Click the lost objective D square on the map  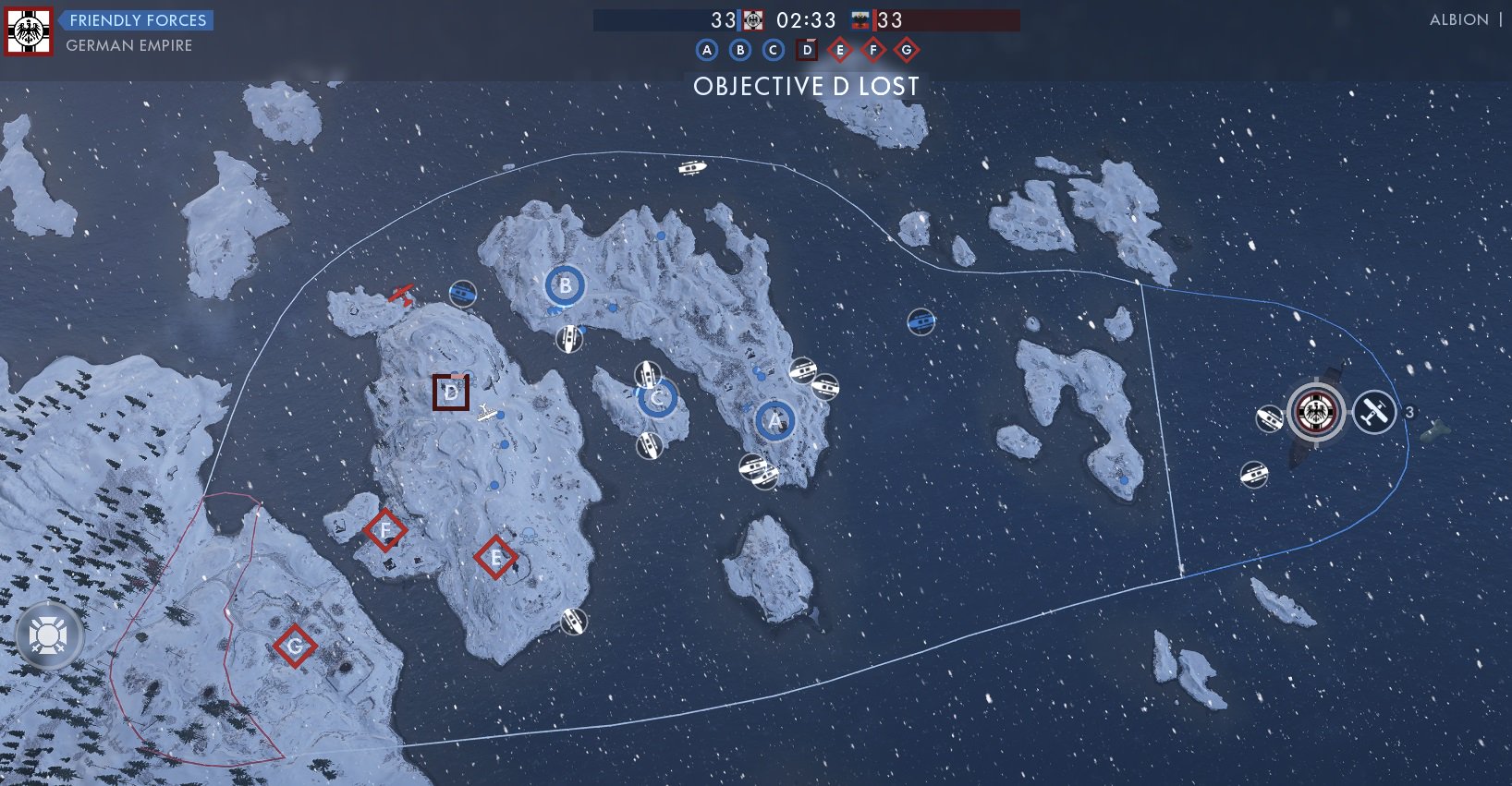click(x=451, y=393)
